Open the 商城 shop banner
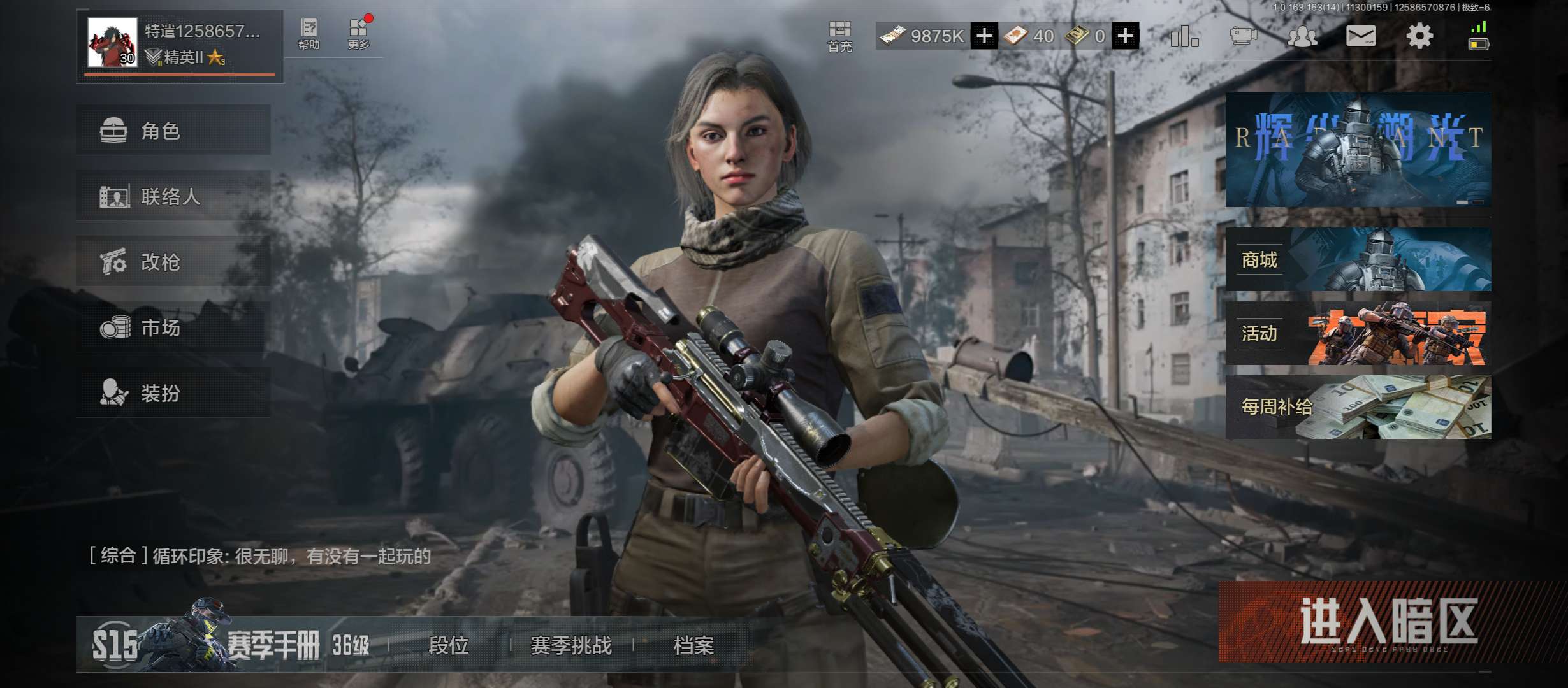Screen dimensions: 1568x688 pyautogui.click(x=1358, y=260)
